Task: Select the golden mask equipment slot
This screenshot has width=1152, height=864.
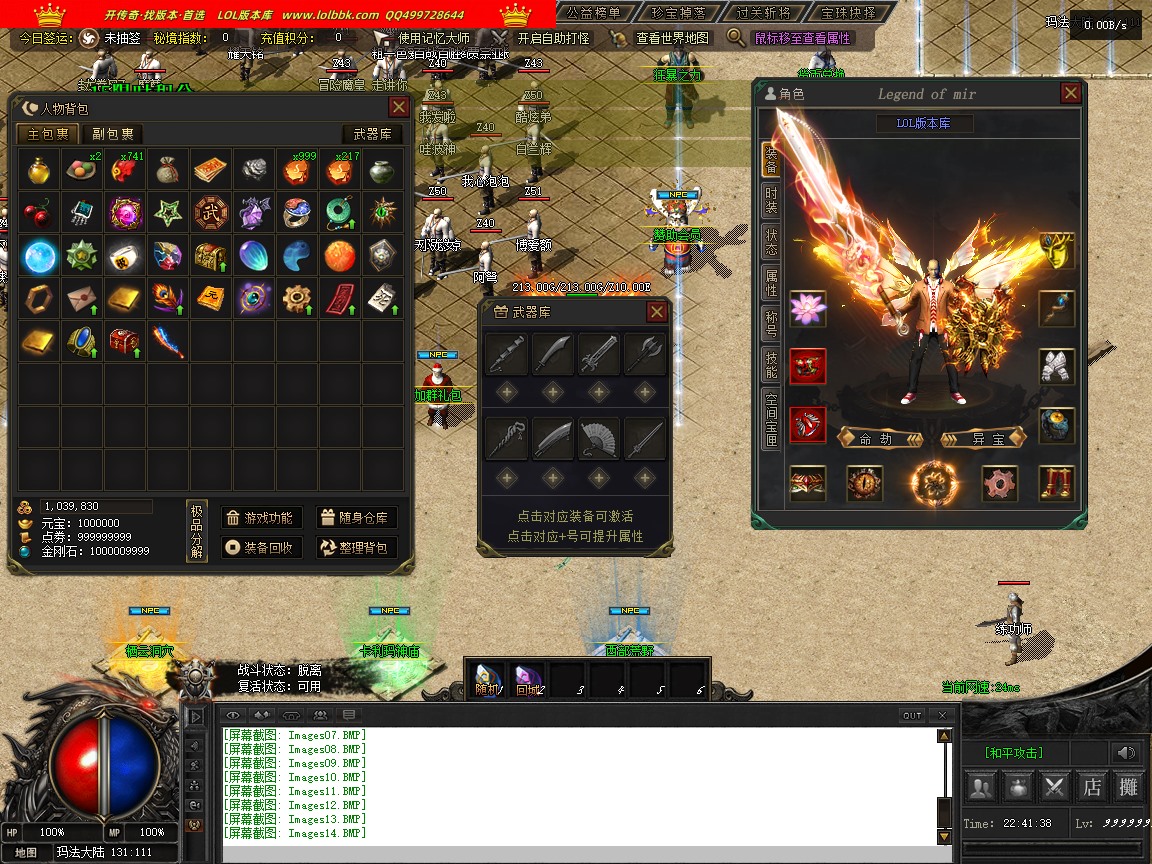Action: (x=1056, y=251)
